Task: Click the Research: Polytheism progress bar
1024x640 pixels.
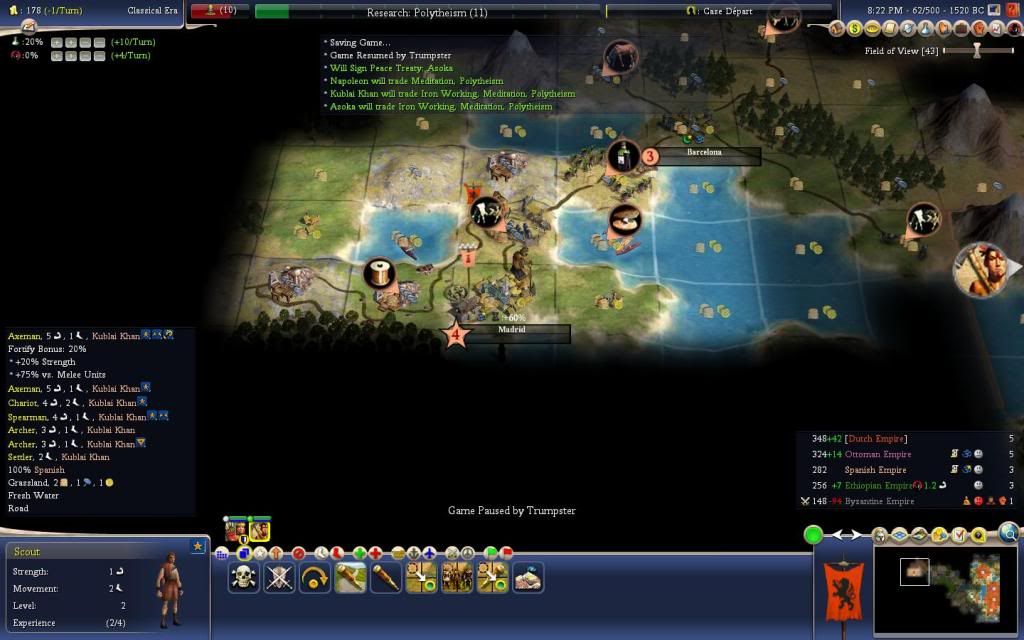Action: [x=428, y=11]
